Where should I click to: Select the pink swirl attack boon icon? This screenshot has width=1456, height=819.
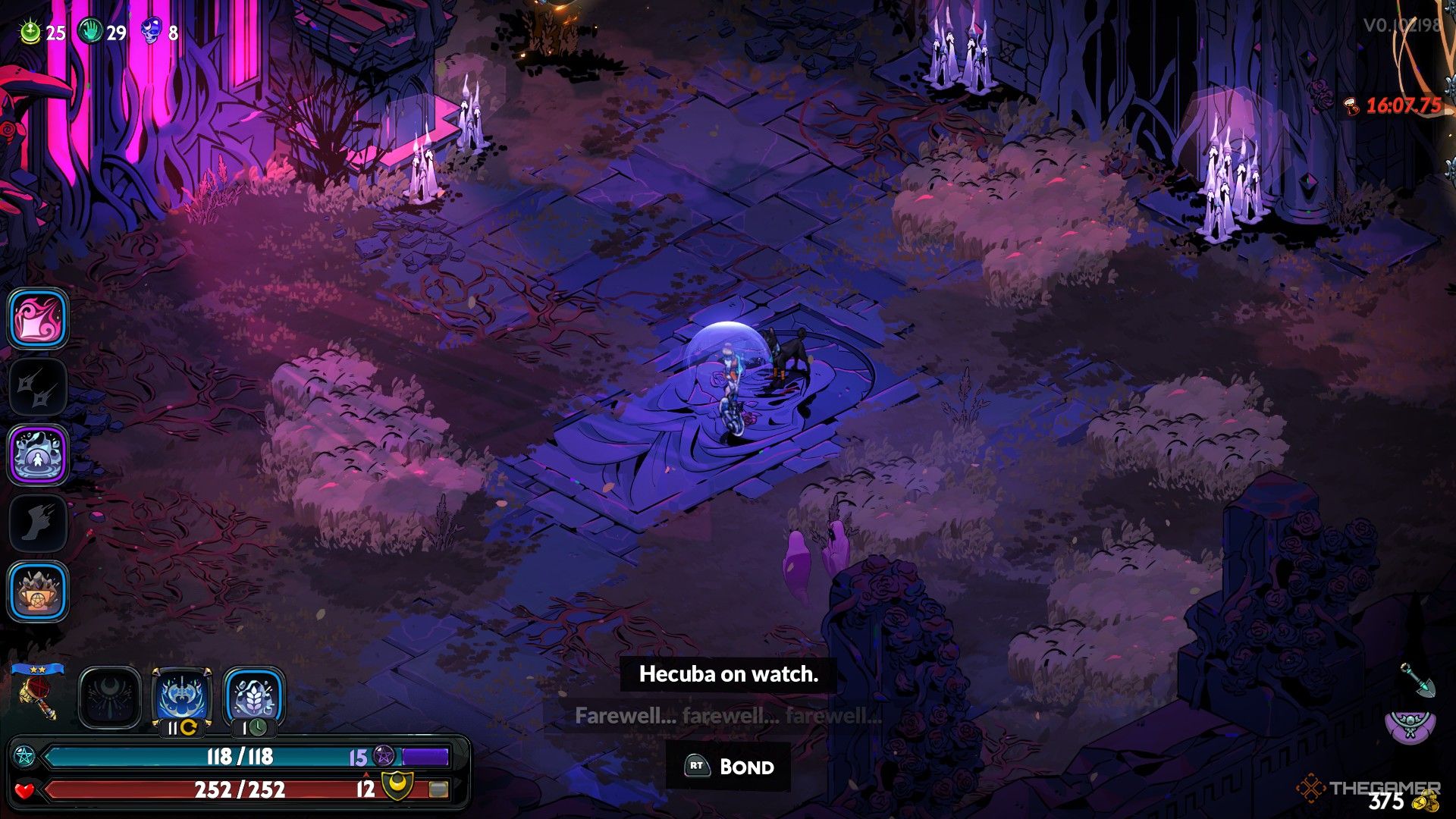click(39, 318)
